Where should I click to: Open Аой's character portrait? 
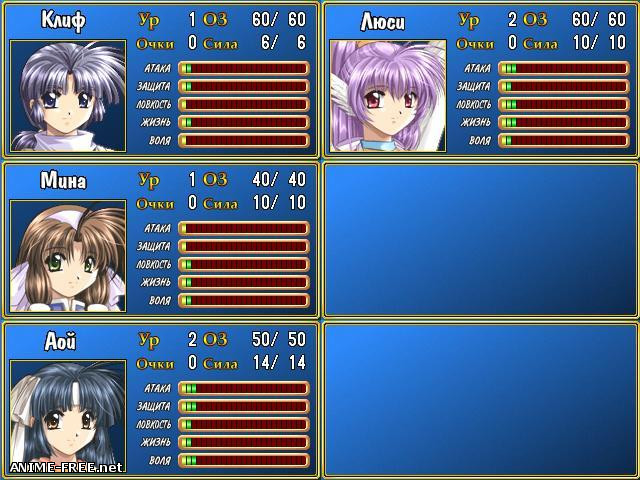[x=68, y=416]
